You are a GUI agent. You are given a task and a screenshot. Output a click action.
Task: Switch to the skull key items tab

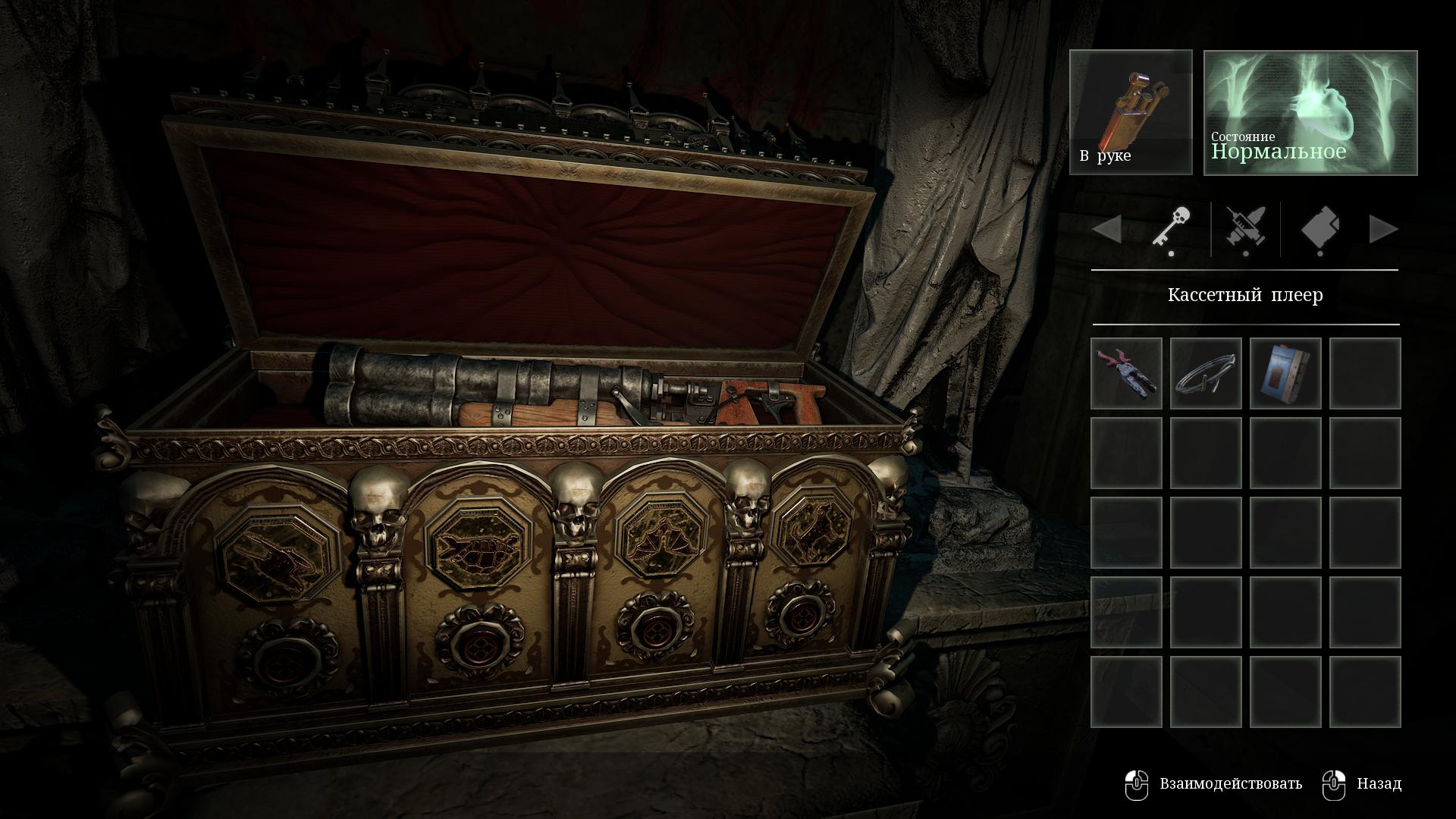tap(1171, 228)
